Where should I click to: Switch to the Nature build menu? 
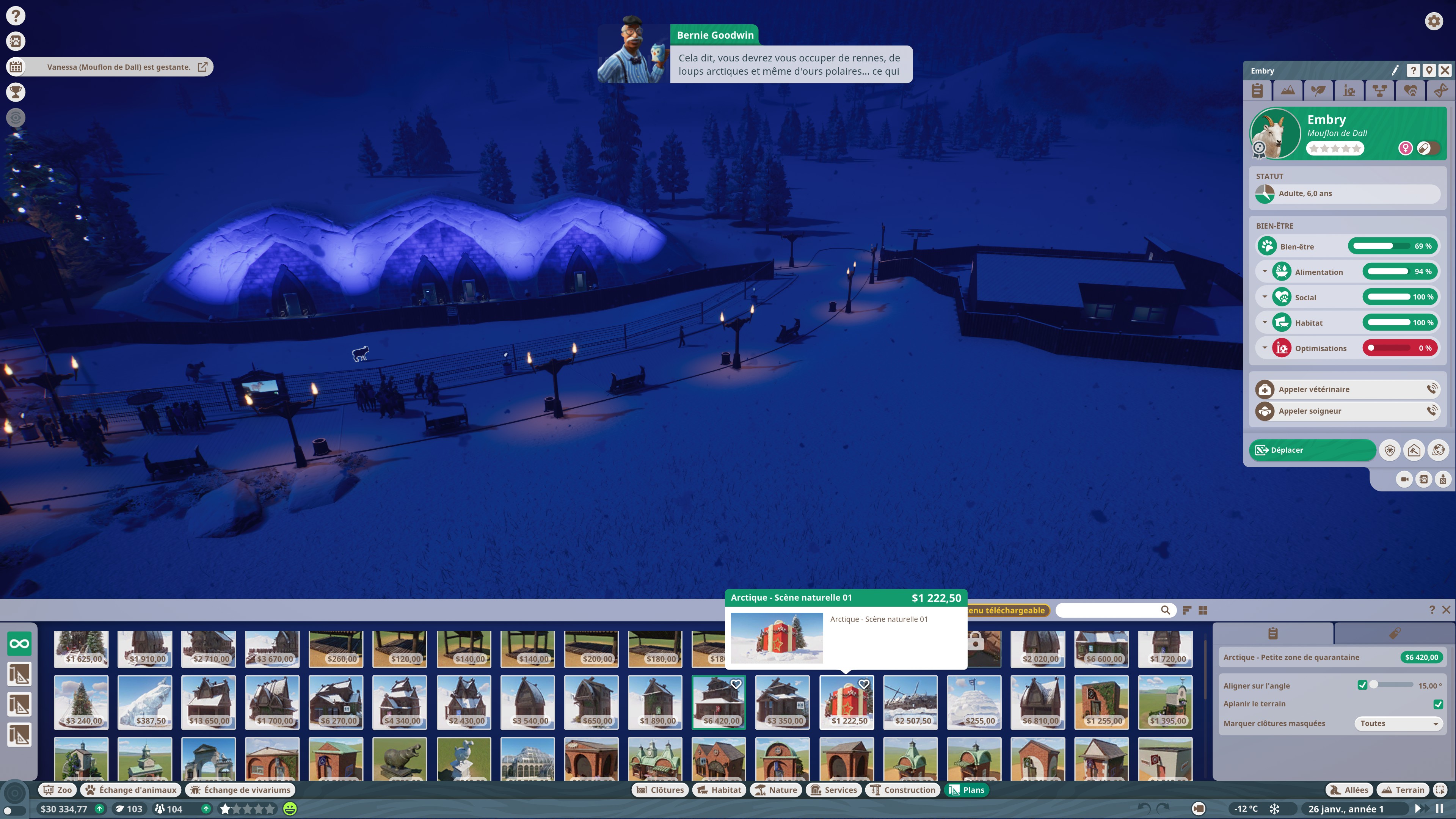tap(776, 789)
